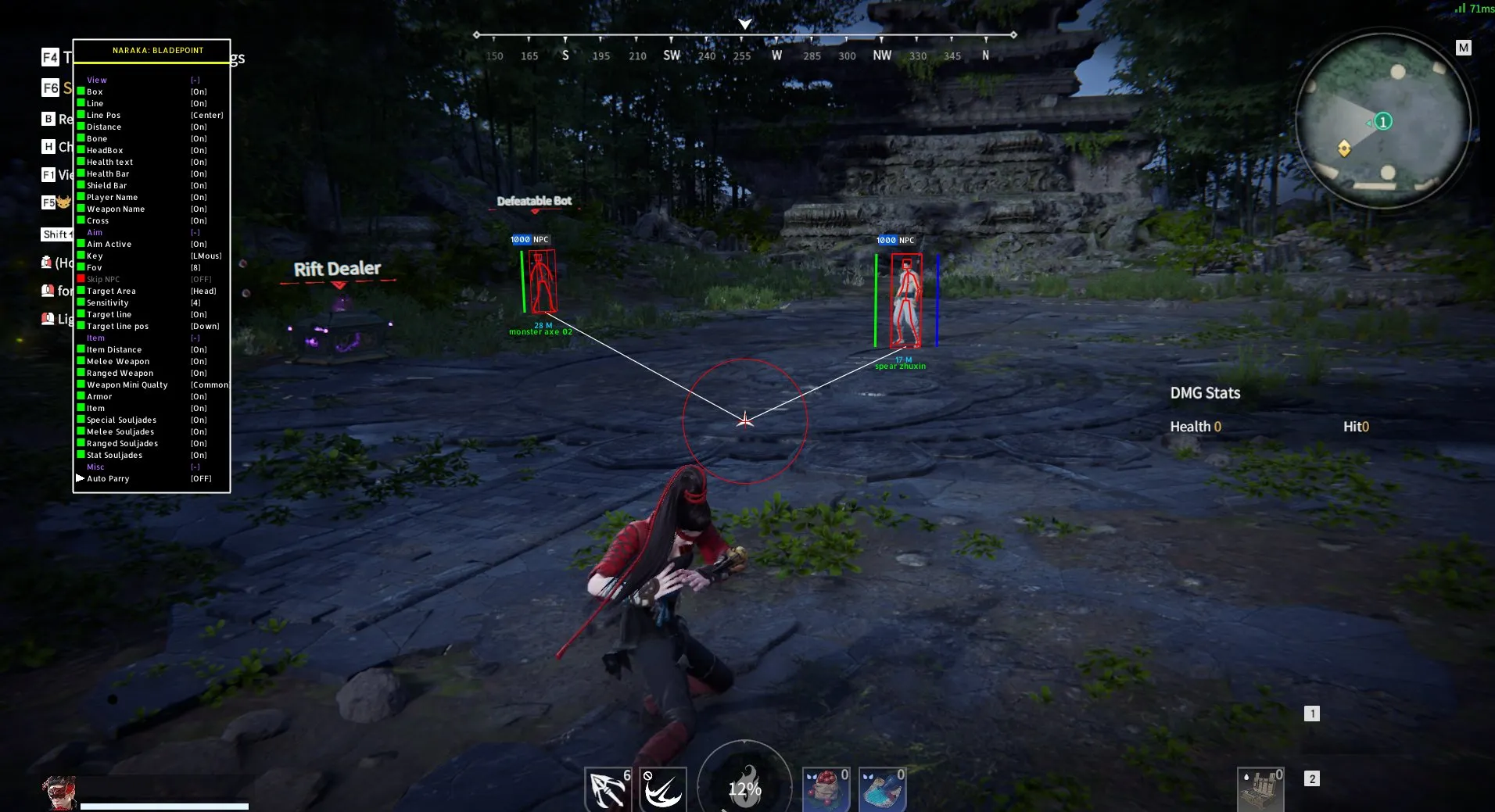Click the Defeatable Bot nameplate

[x=534, y=201]
